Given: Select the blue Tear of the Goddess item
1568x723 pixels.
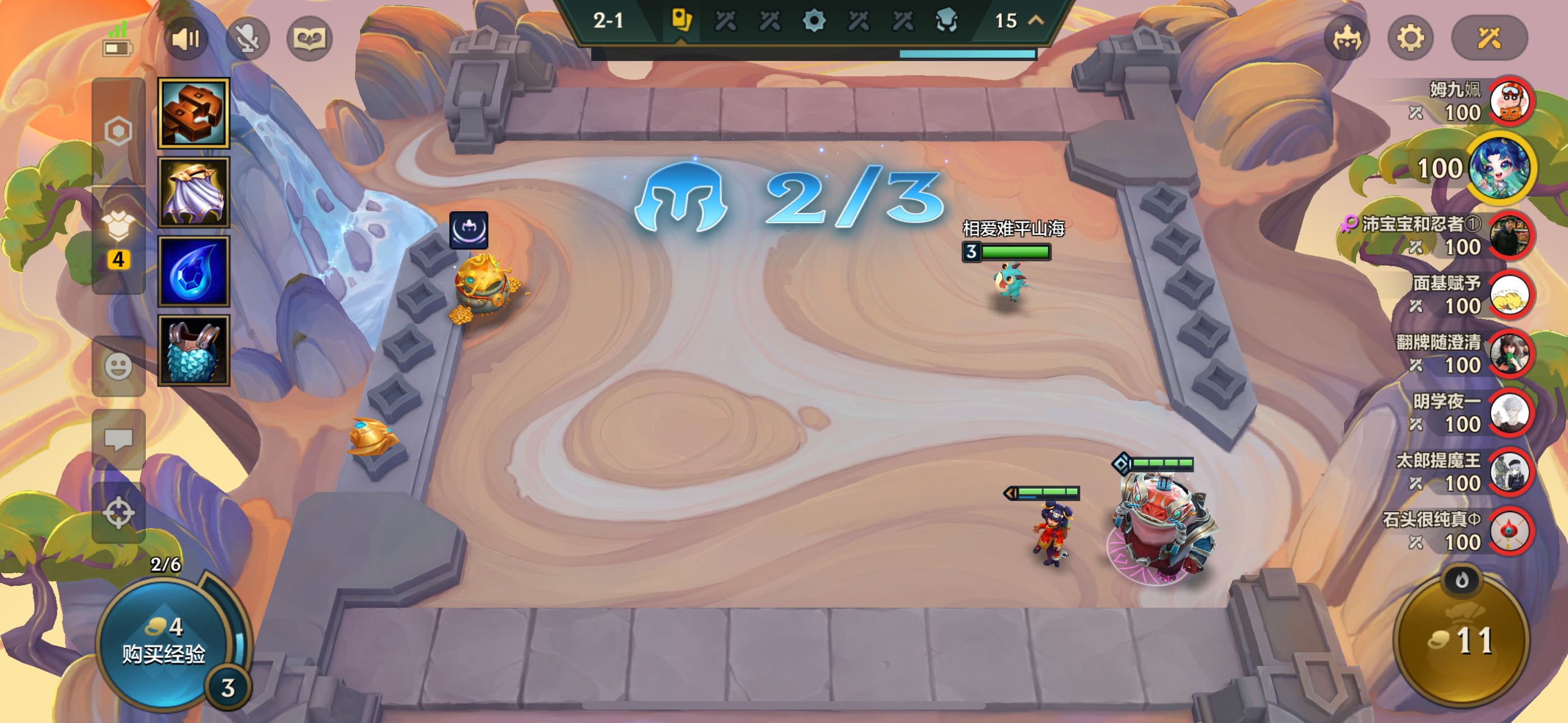Looking at the screenshot, I should tap(193, 271).
